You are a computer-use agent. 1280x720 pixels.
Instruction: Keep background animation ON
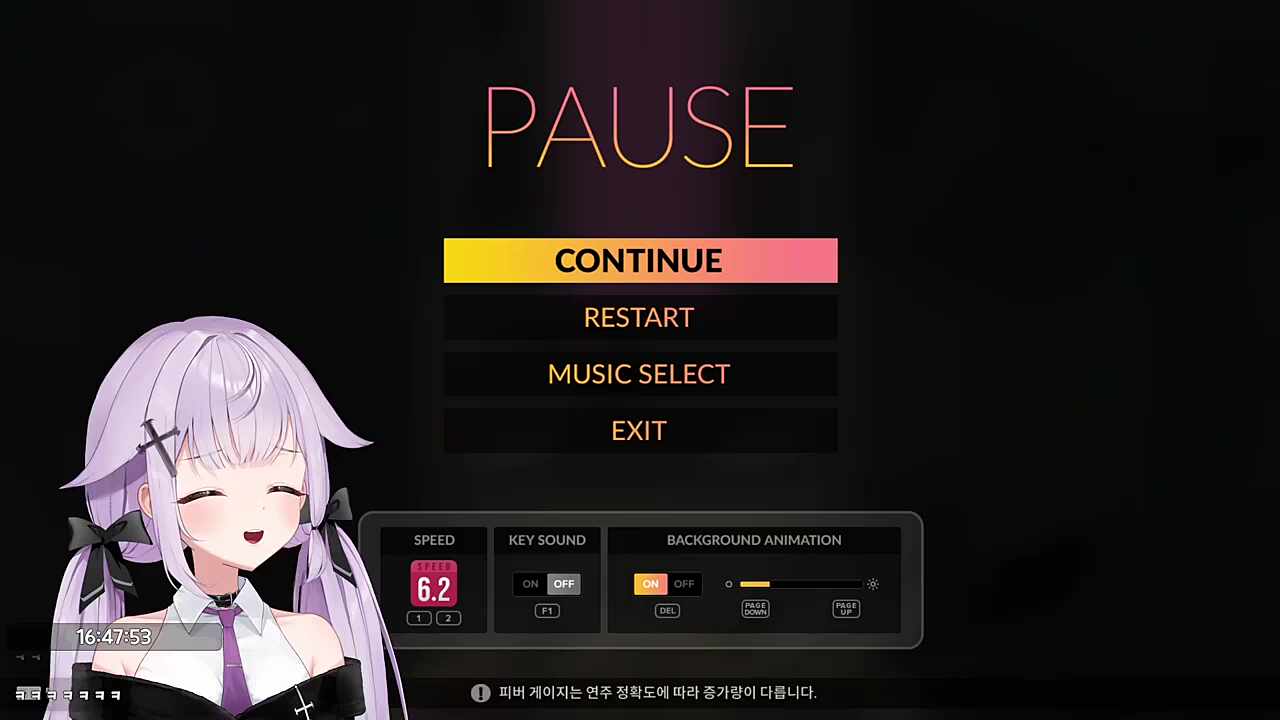tap(650, 583)
